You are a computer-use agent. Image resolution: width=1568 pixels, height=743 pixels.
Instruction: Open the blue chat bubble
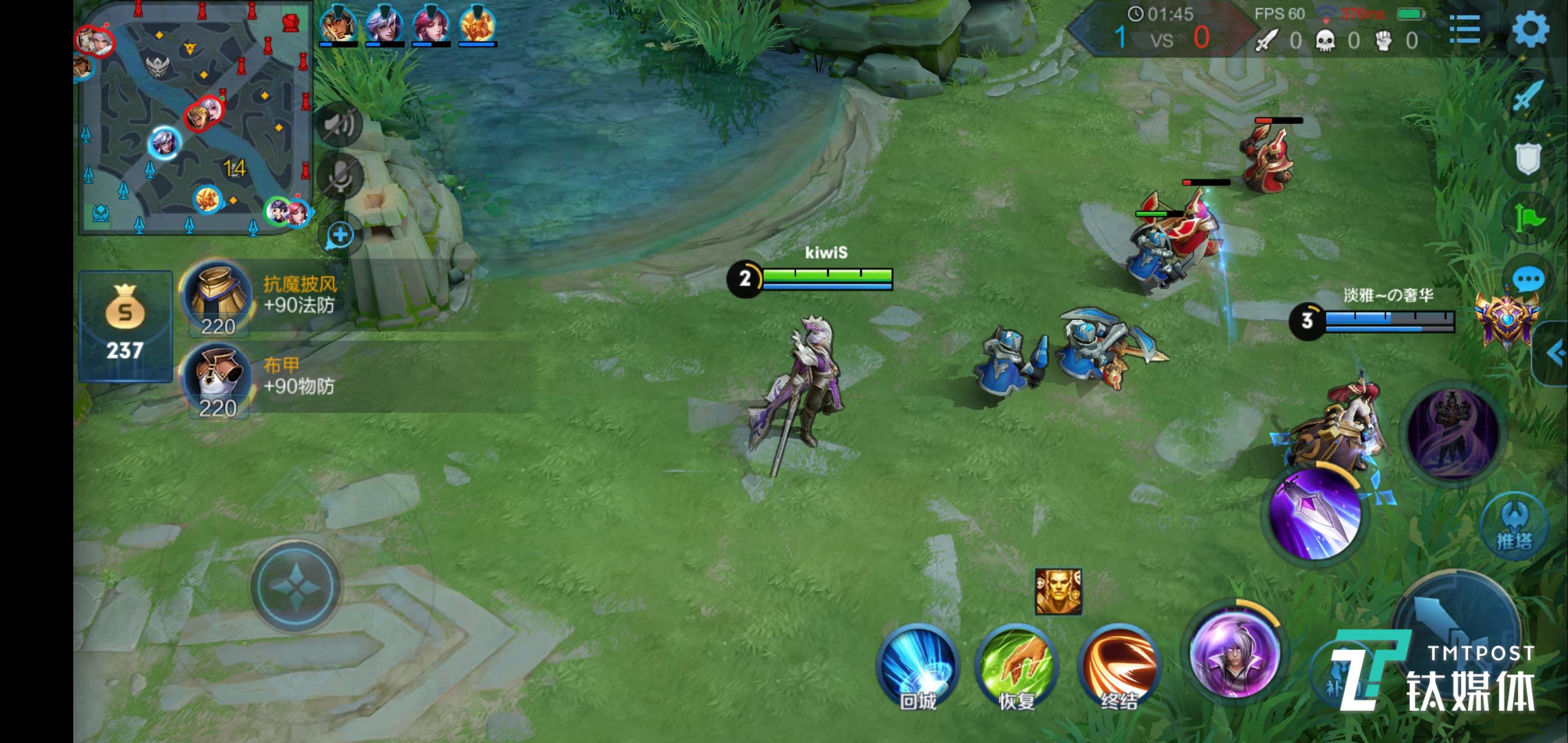[1527, 280]
